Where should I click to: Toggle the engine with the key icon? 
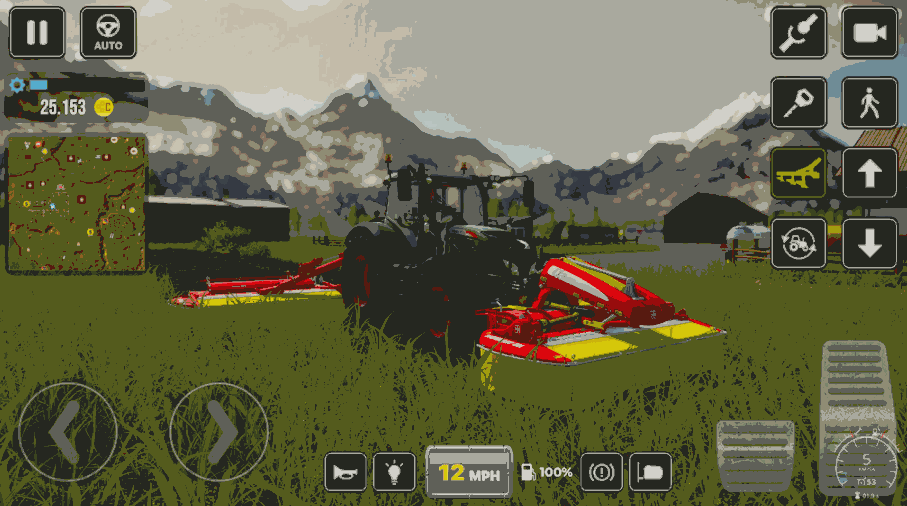tap(798, 103)
